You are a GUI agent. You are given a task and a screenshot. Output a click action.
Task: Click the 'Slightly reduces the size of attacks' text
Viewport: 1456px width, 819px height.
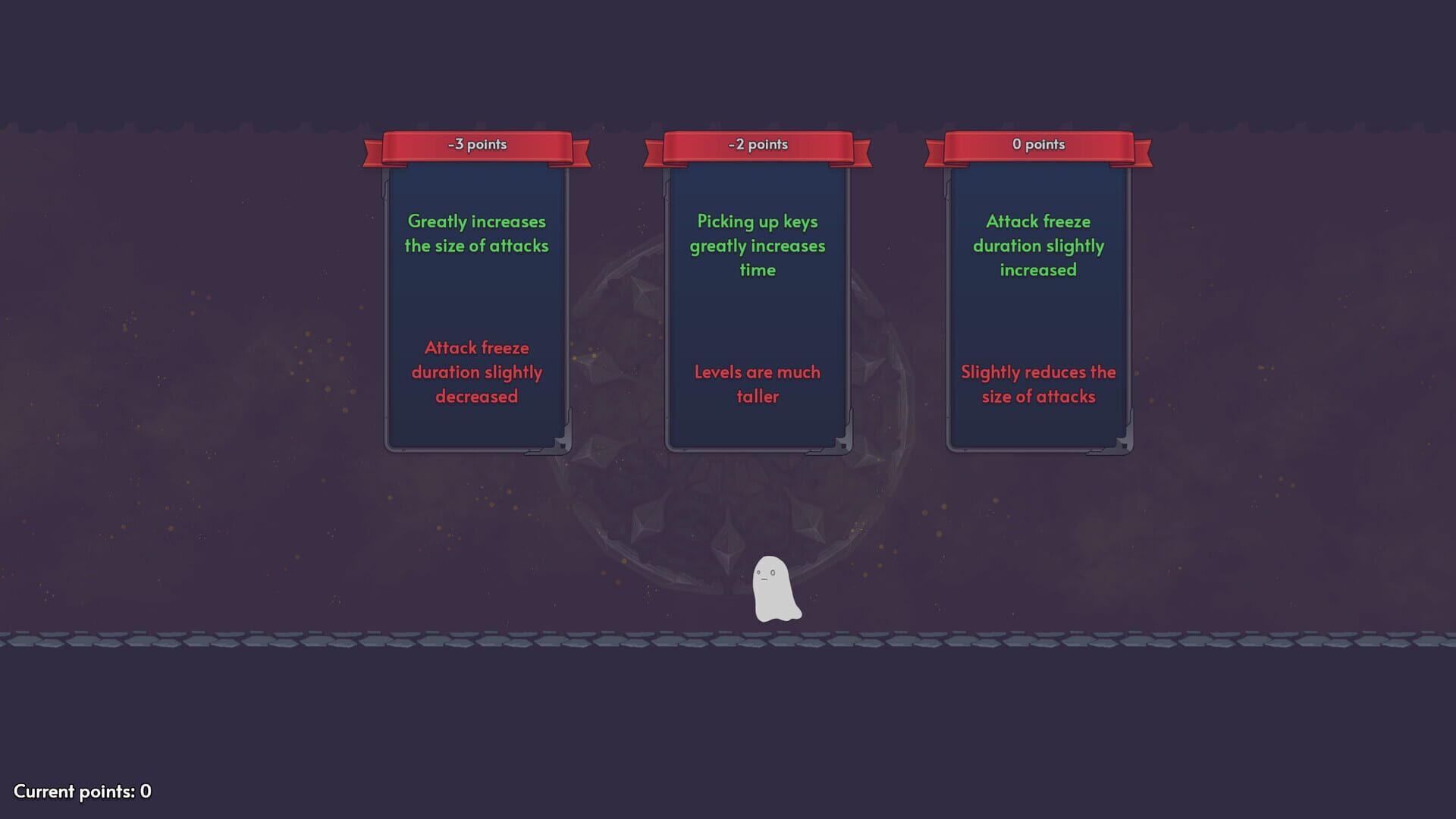click(x=1038, y=384)
